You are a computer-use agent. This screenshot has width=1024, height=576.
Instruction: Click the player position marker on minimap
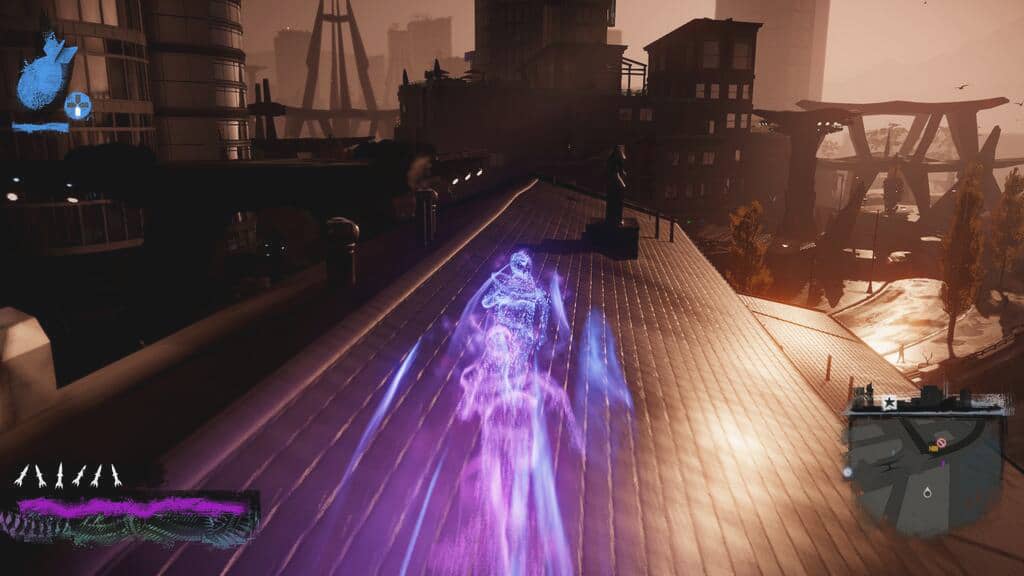pos(929,493)
